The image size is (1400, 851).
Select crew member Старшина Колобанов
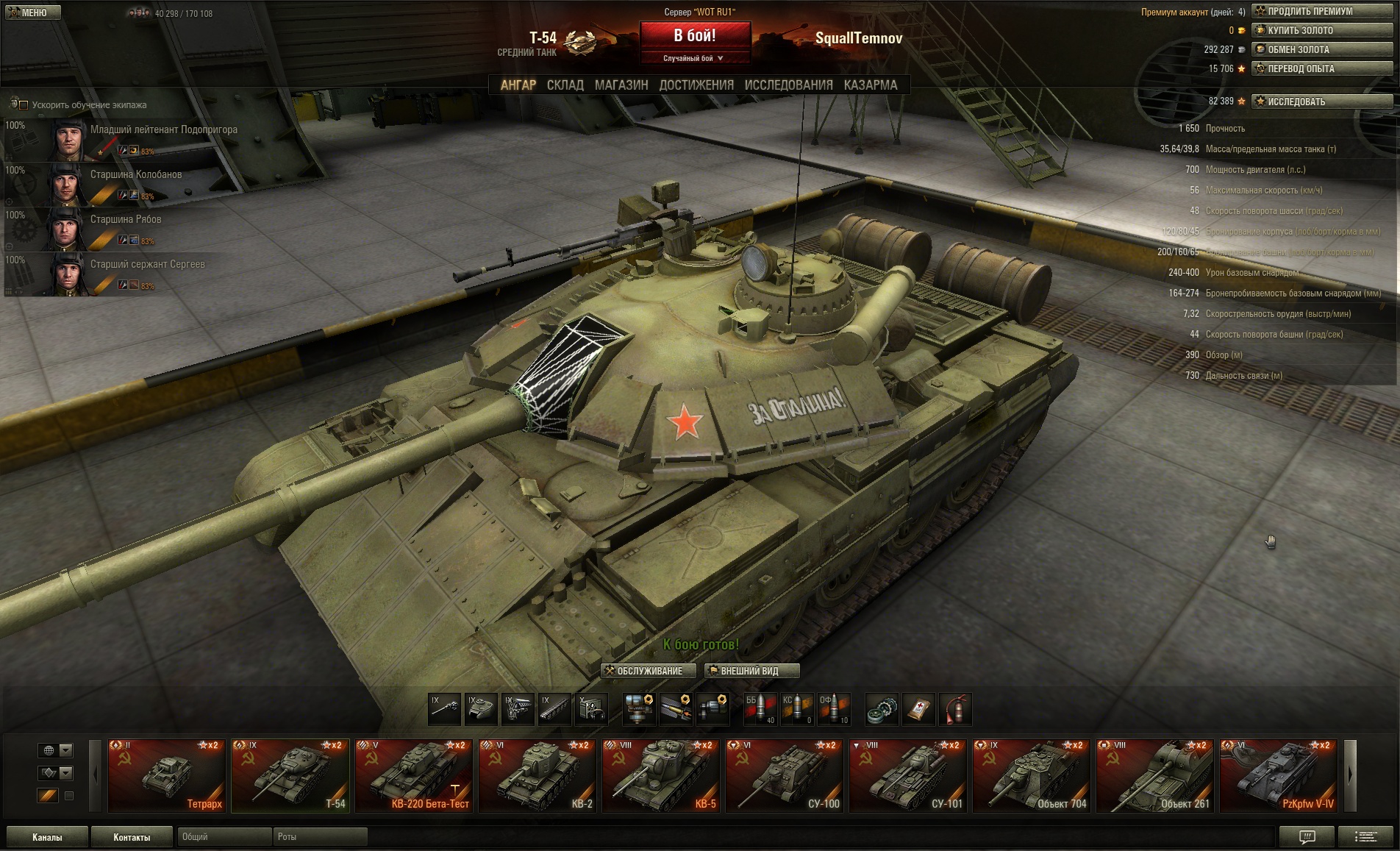pos(136,175)
